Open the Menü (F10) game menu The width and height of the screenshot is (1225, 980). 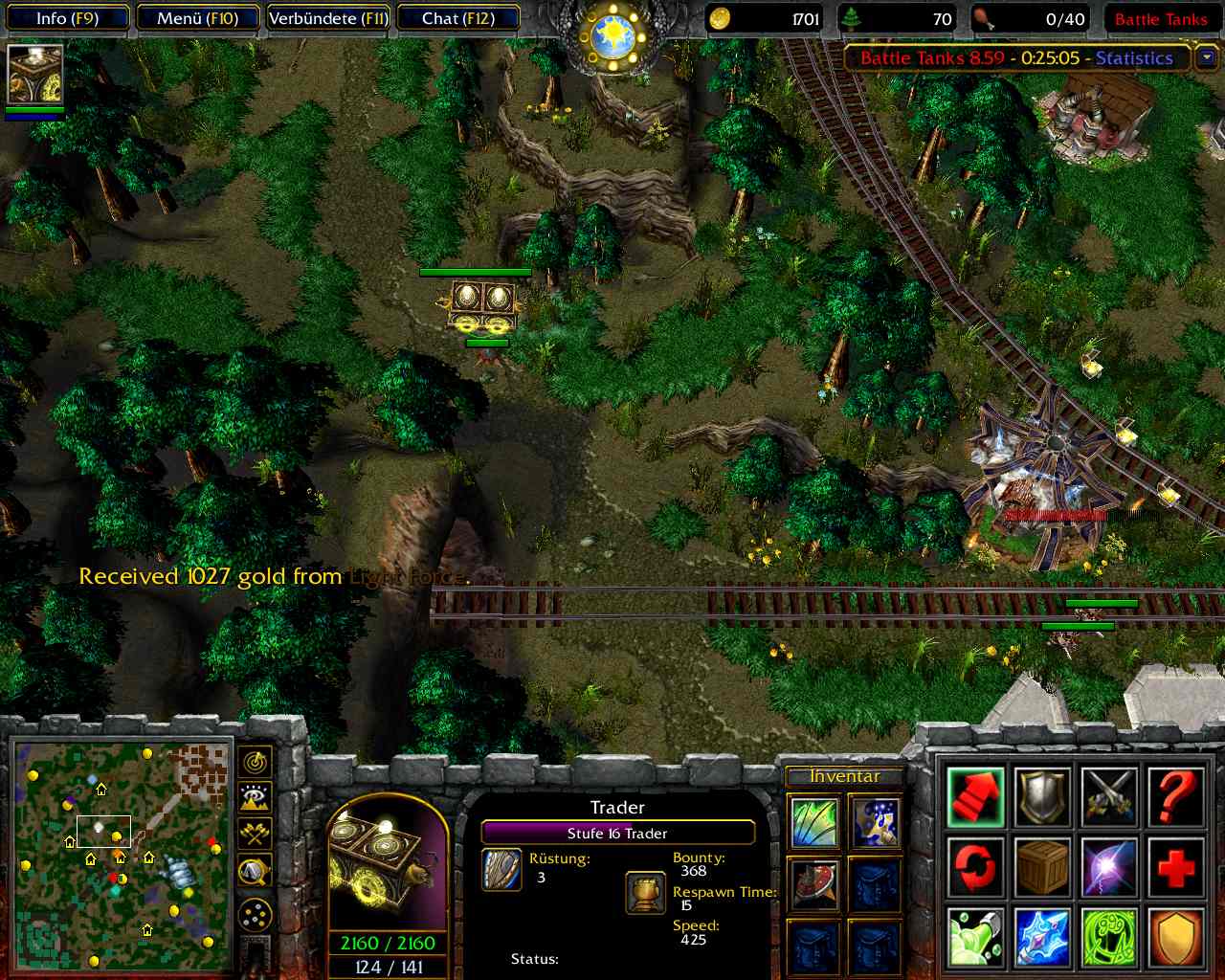click(x=198, y=18)
